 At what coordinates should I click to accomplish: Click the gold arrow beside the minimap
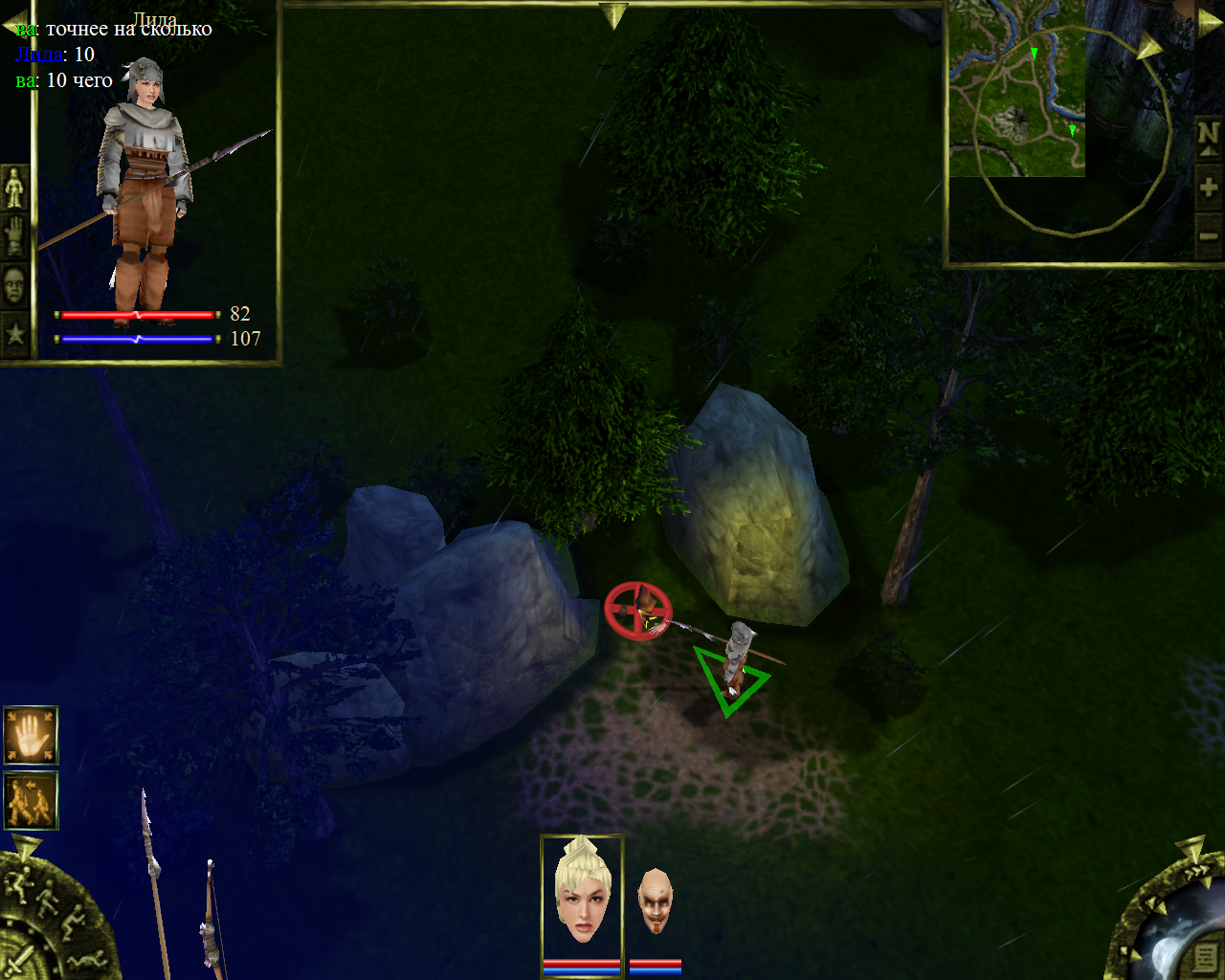click(1148, 46)
